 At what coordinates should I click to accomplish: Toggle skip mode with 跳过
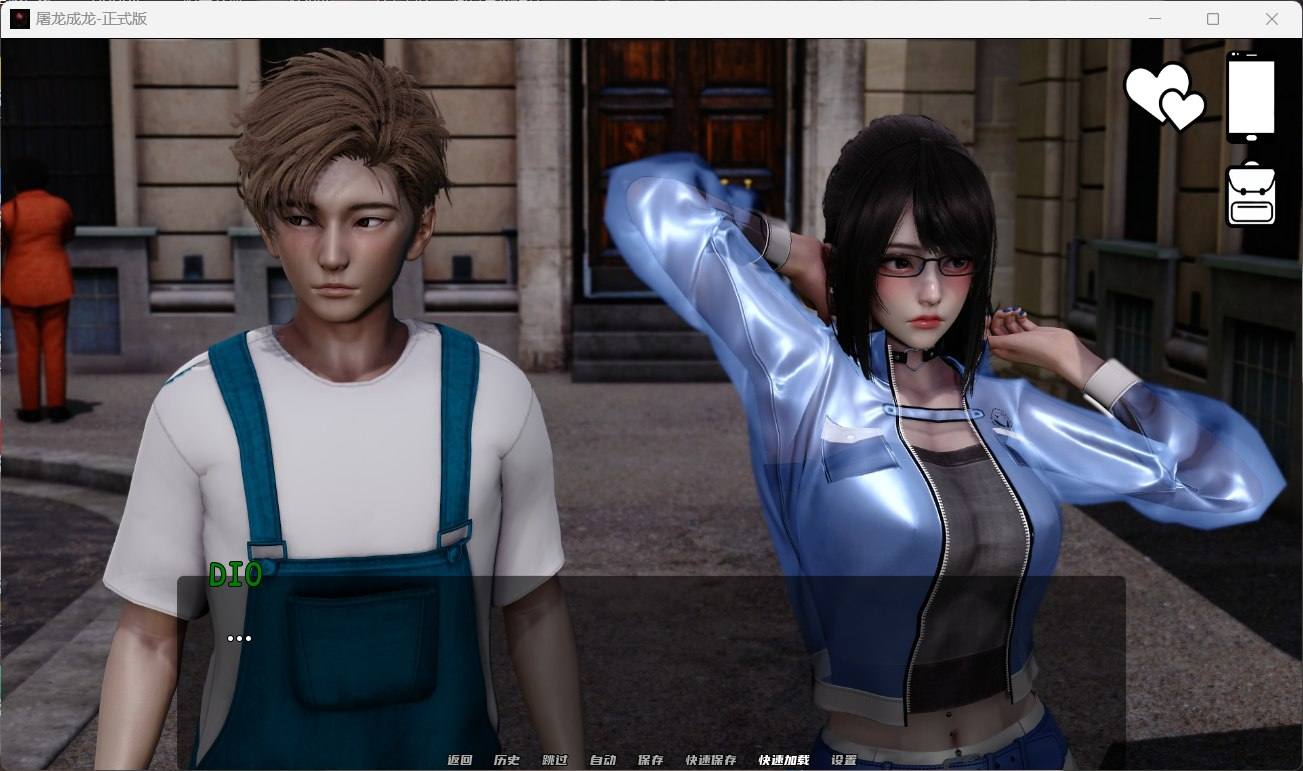tap(556, 760)
